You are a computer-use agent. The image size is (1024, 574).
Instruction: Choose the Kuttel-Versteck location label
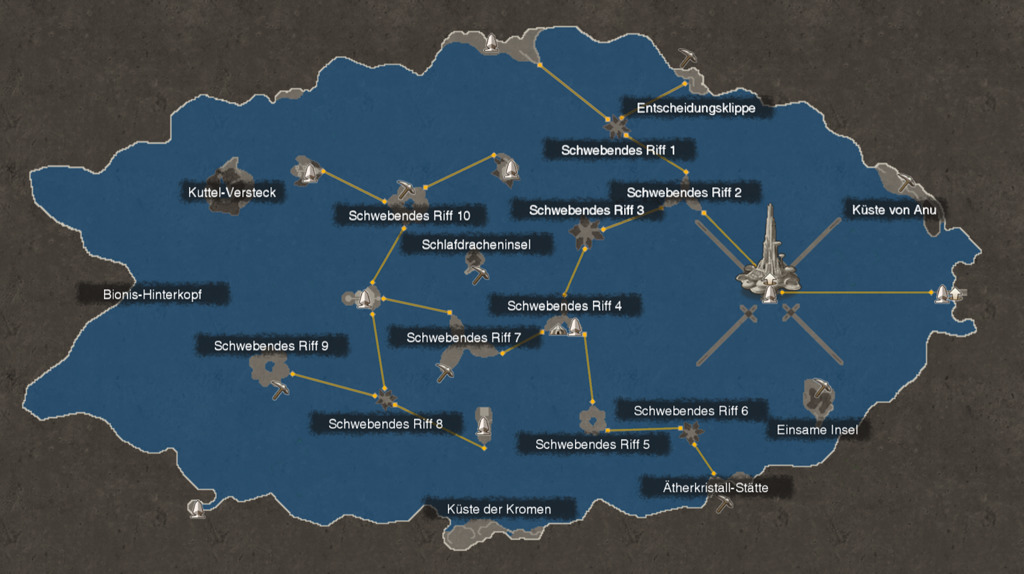(x=231, y=193)
